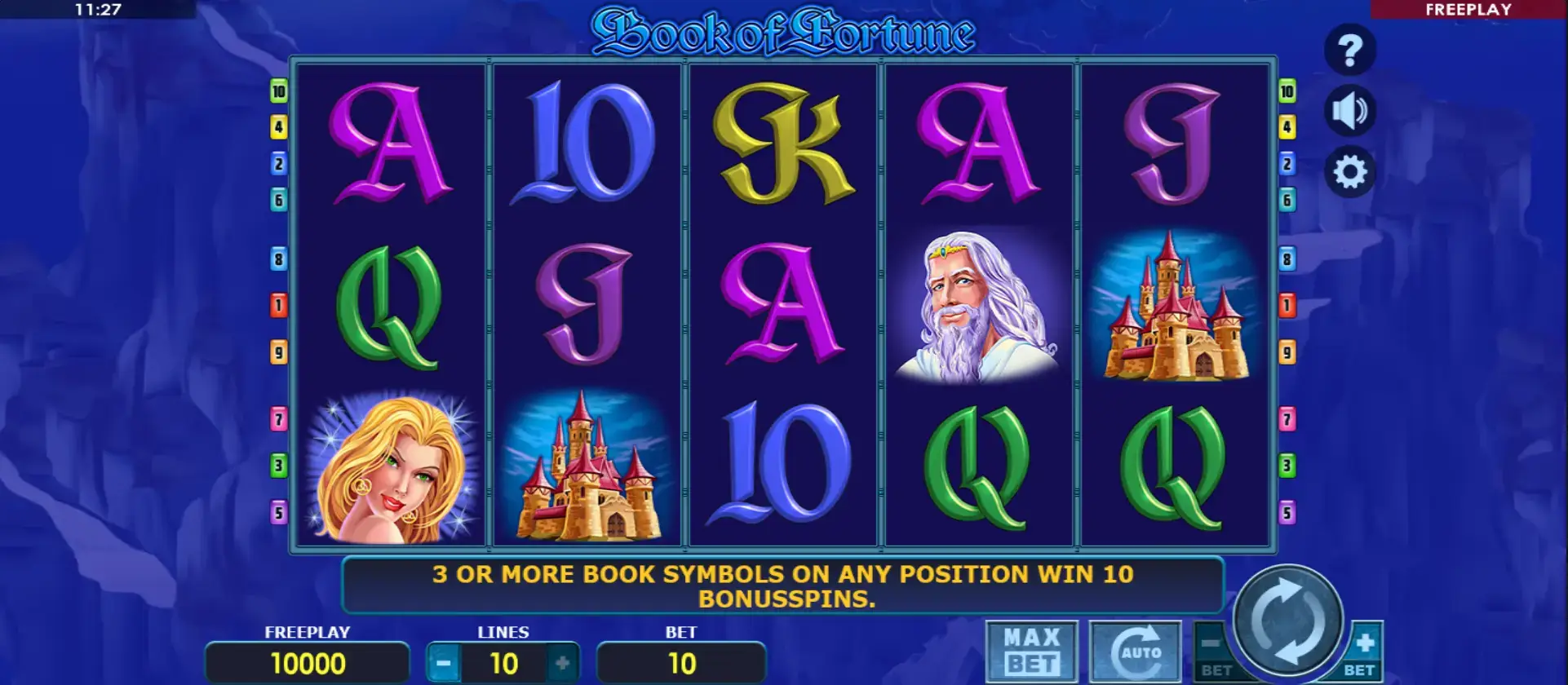Open the FREEPLAY menu in the top right
This screenshot has height=685, width=1568.
tap(1468, 10)
